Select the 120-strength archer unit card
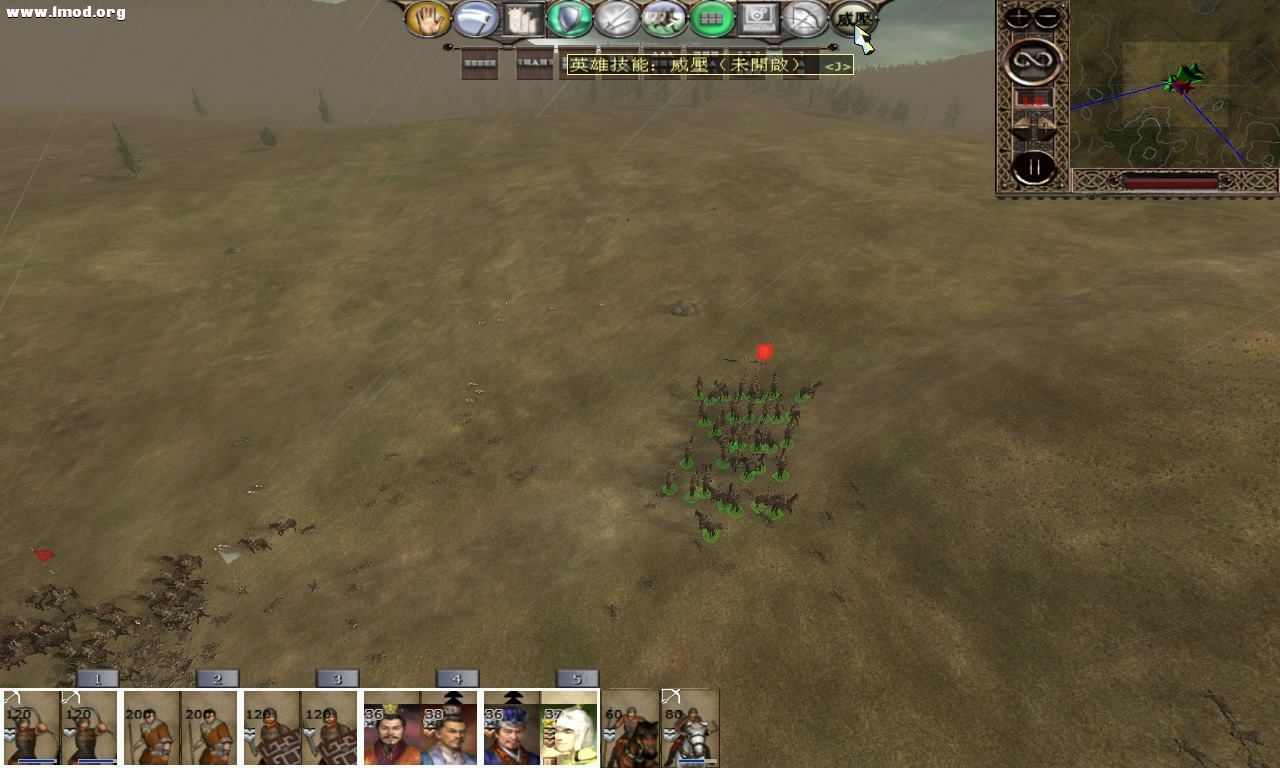The width and height of the screenshot is (1280, 768). click(30, 728)
